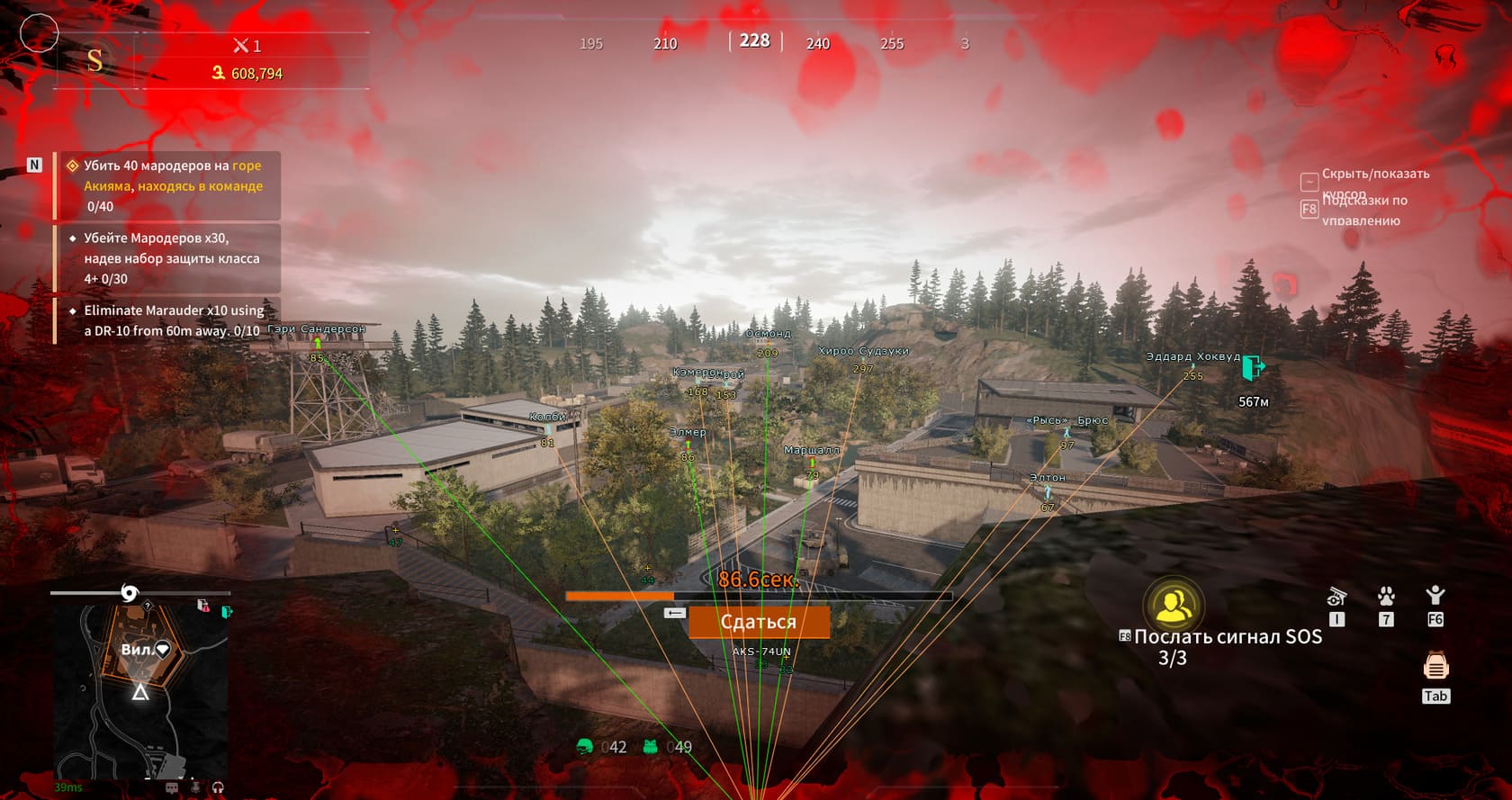Activate the raised-arms emote icon
Screen dimensions: 1512x800
[x=1435, y=595]
